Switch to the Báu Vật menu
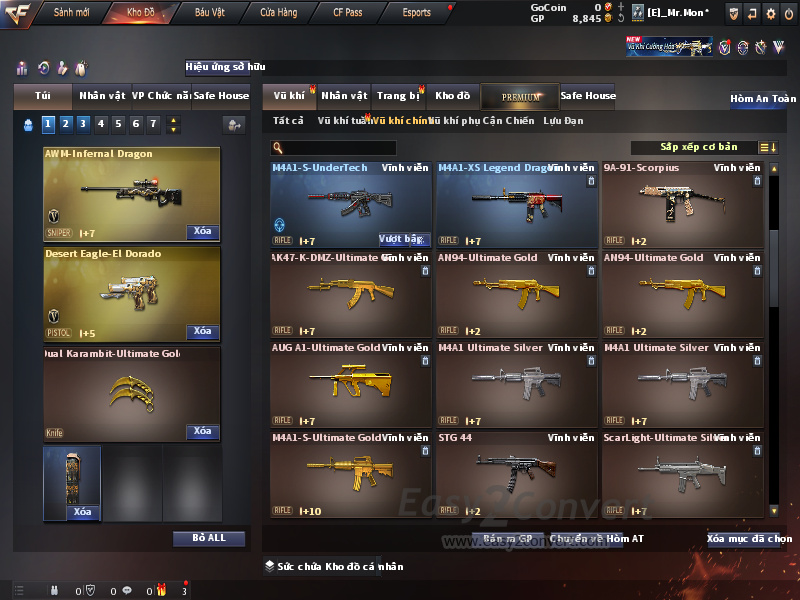 [x=209, y=13]
